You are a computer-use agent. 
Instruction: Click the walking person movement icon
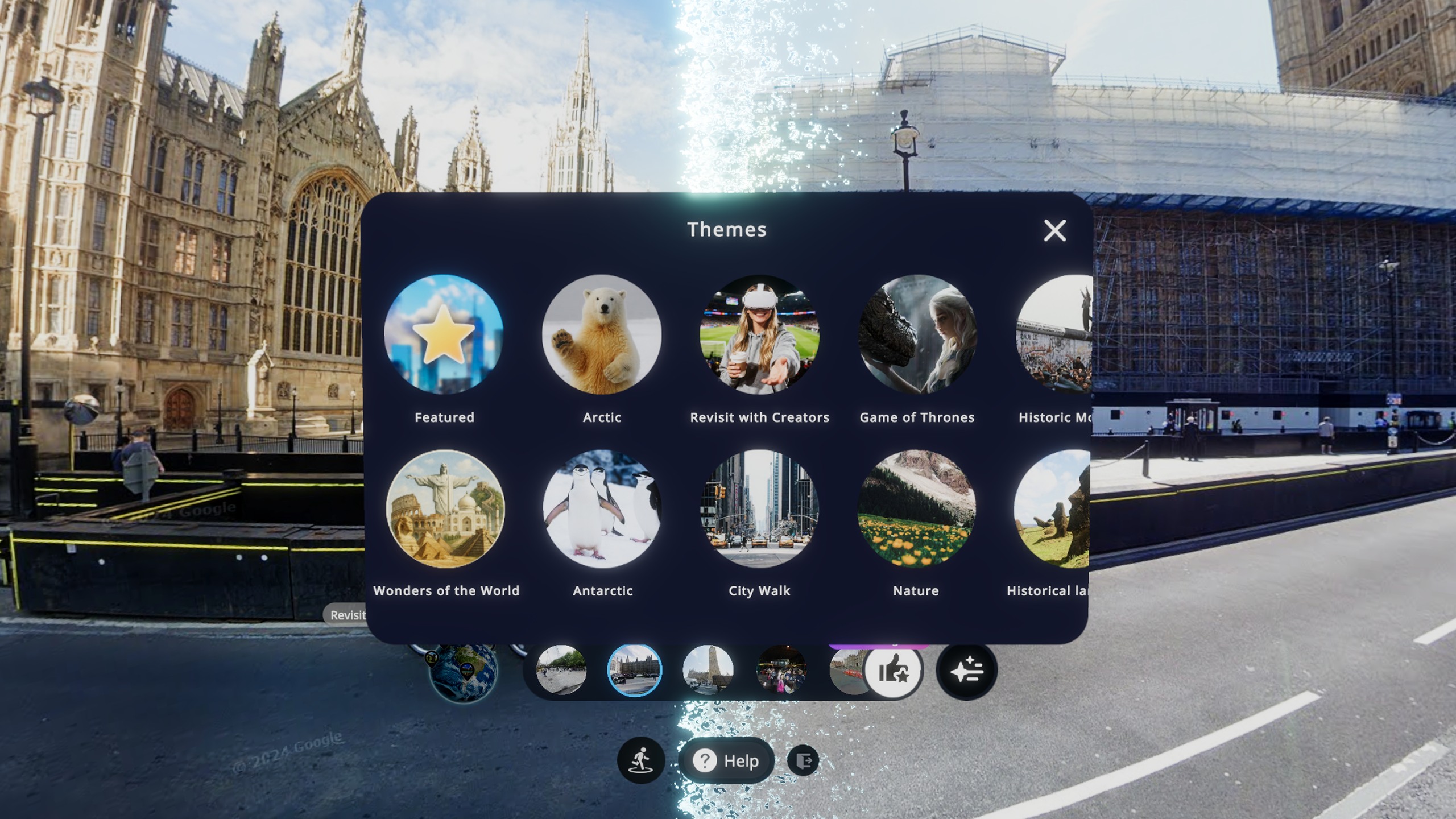640,760
